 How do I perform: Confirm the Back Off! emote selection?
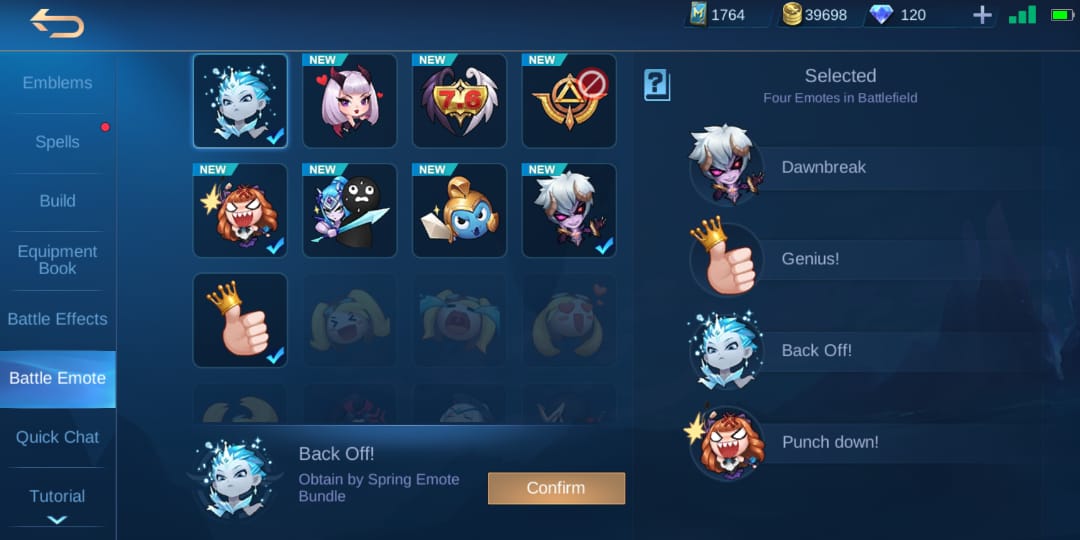point(556,488)
